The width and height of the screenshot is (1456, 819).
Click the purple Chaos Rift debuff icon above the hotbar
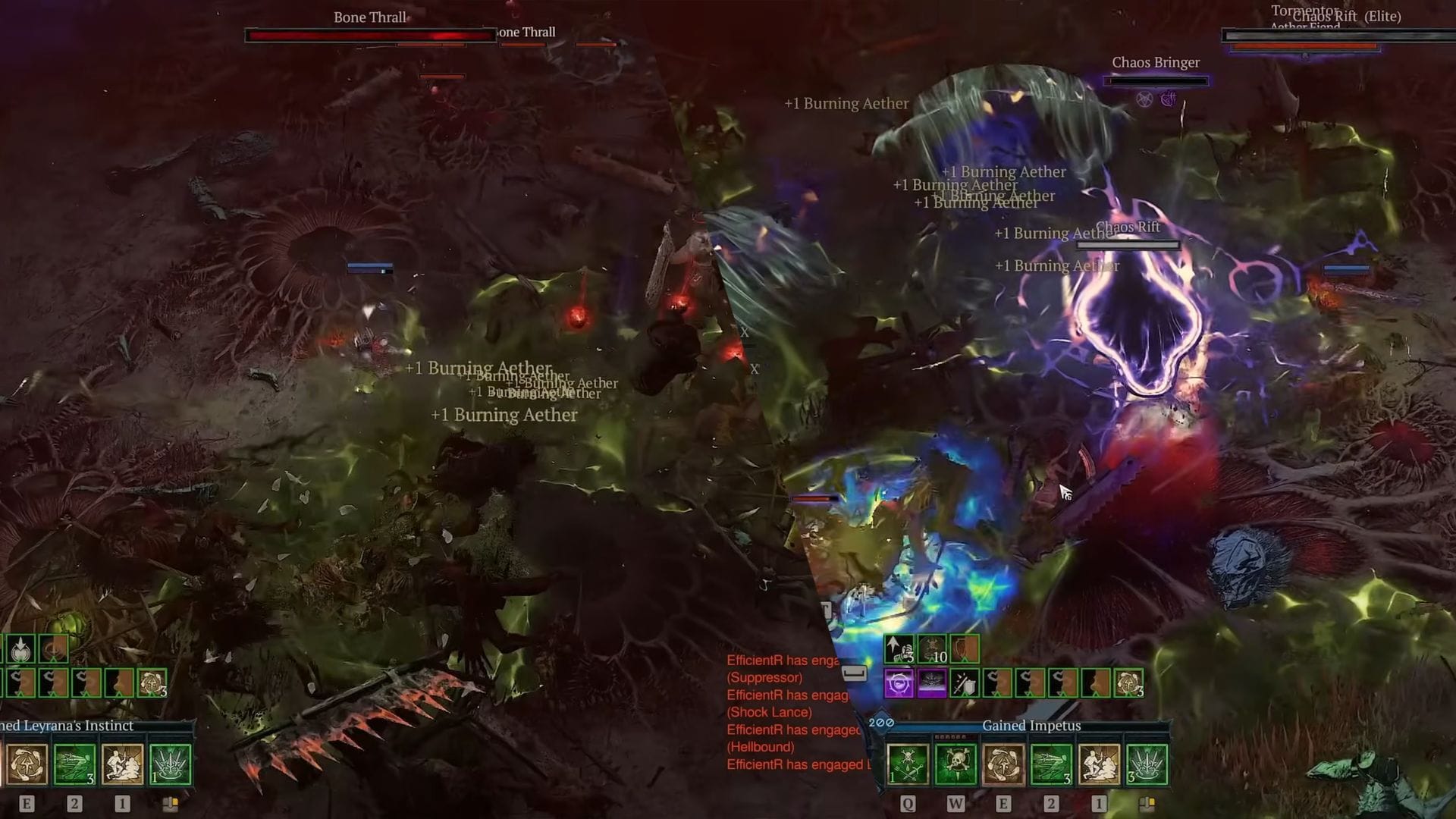point(899,684)
